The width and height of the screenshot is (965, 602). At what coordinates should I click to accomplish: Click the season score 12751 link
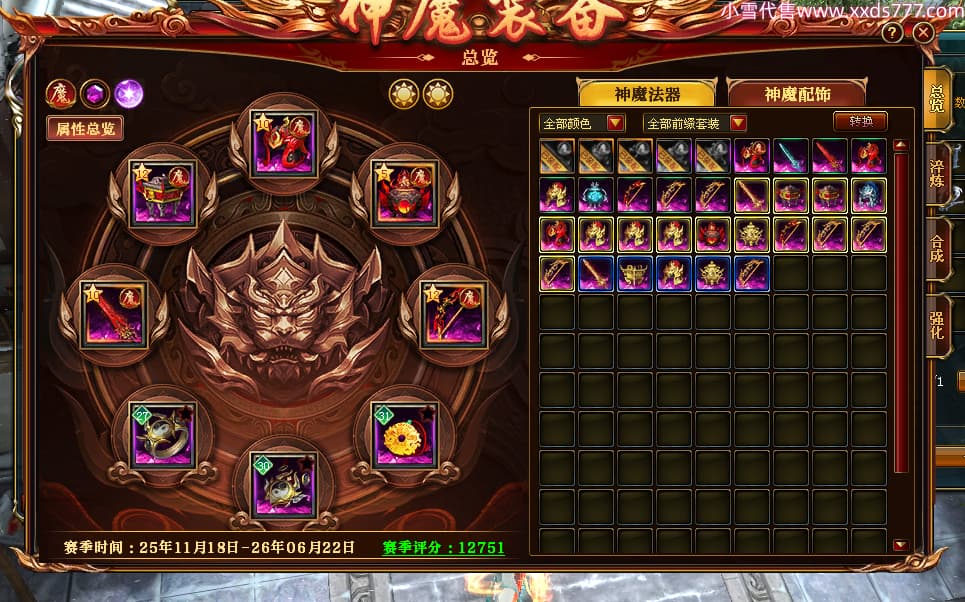[x=443, y=548]
